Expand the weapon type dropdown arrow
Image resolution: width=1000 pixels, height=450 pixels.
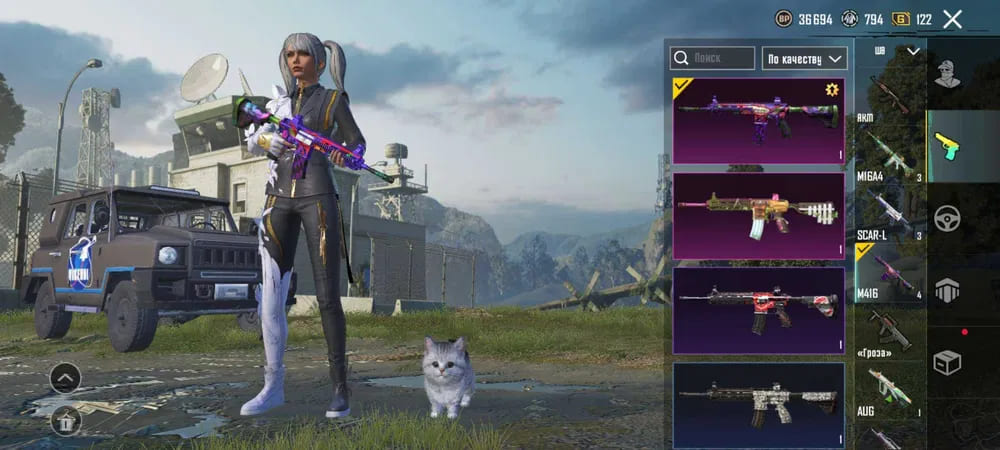point(913,51)
